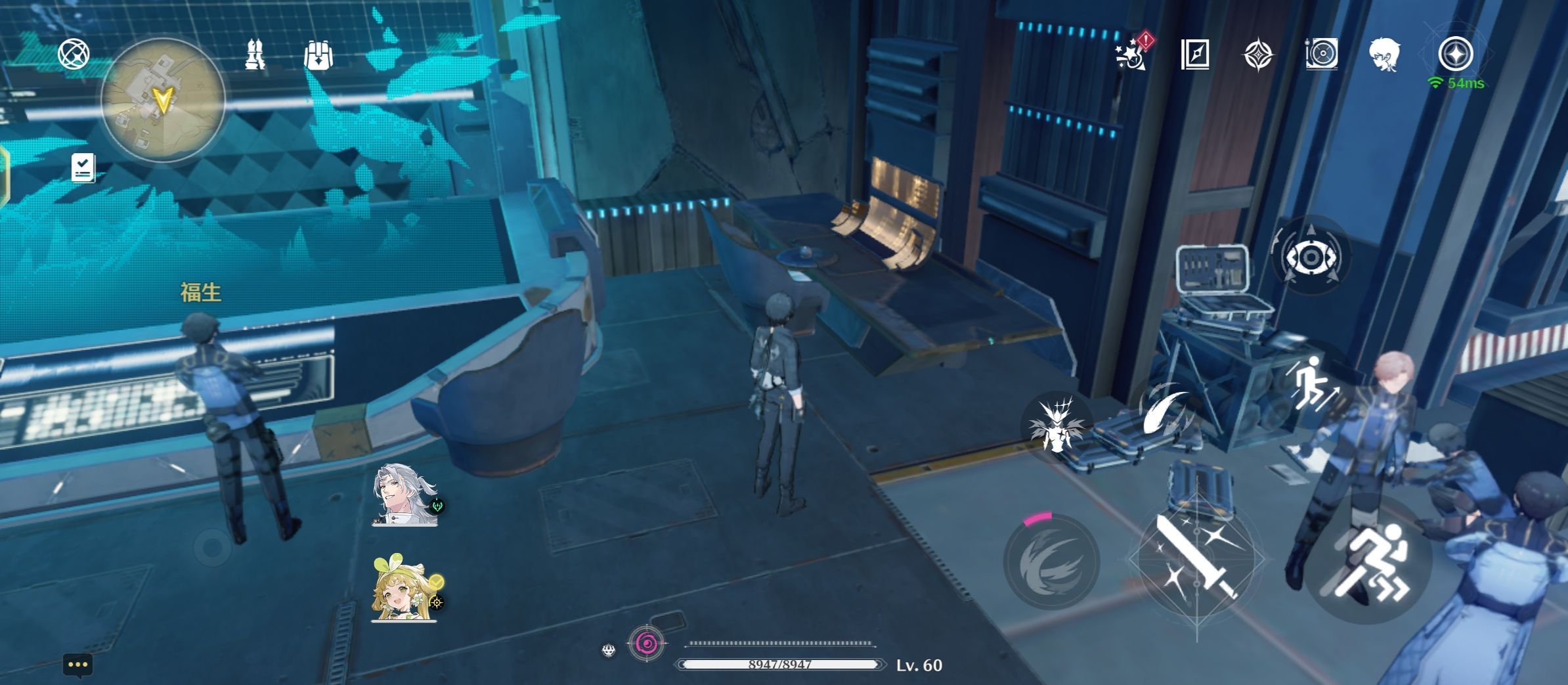The height and width of the screenshot is (685, 1568).
Task: Open the circular minimap
Action: pos(162,100)
